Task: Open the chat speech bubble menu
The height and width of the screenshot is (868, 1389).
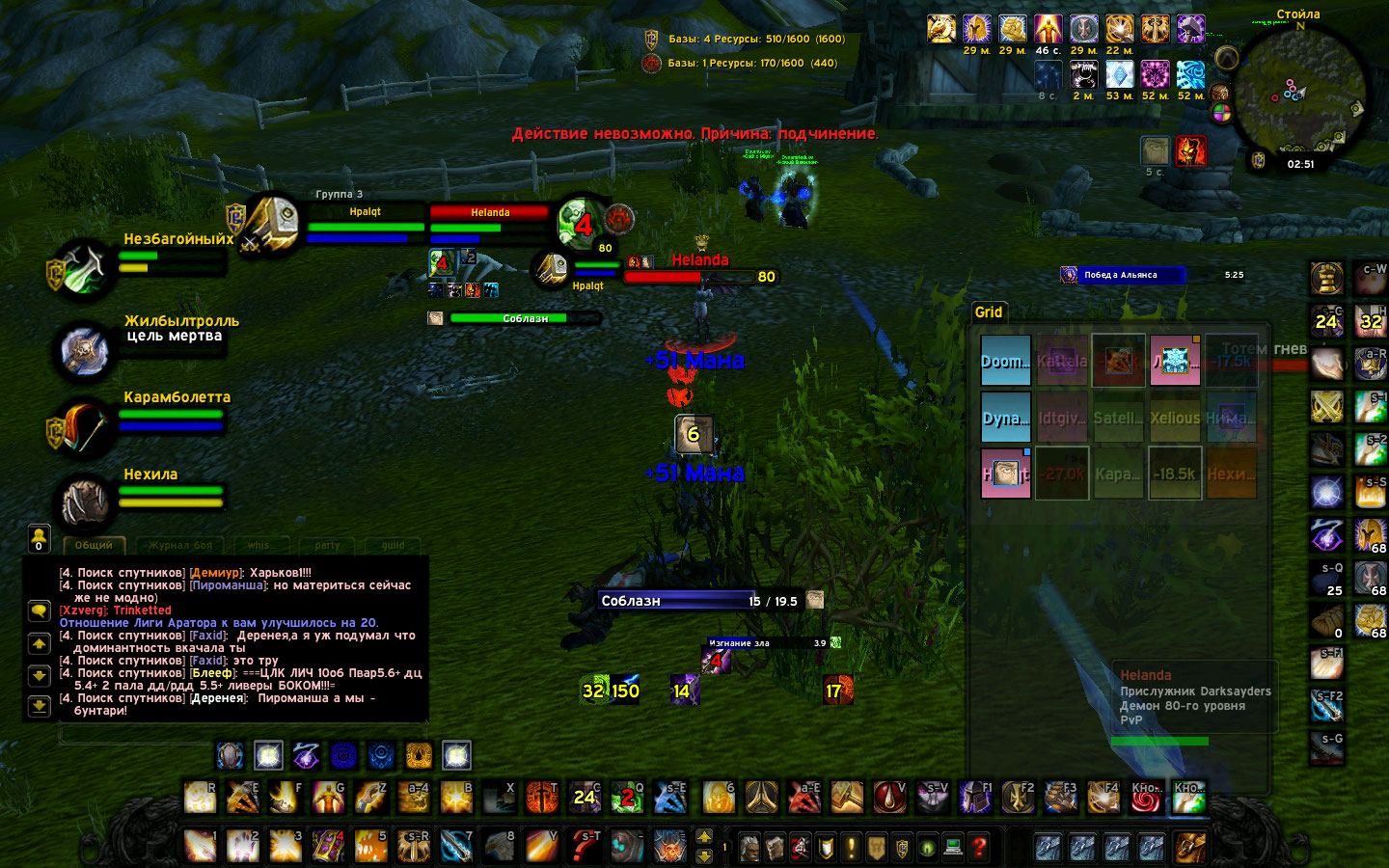Action: pyautogui.click(x=39, y=610)
